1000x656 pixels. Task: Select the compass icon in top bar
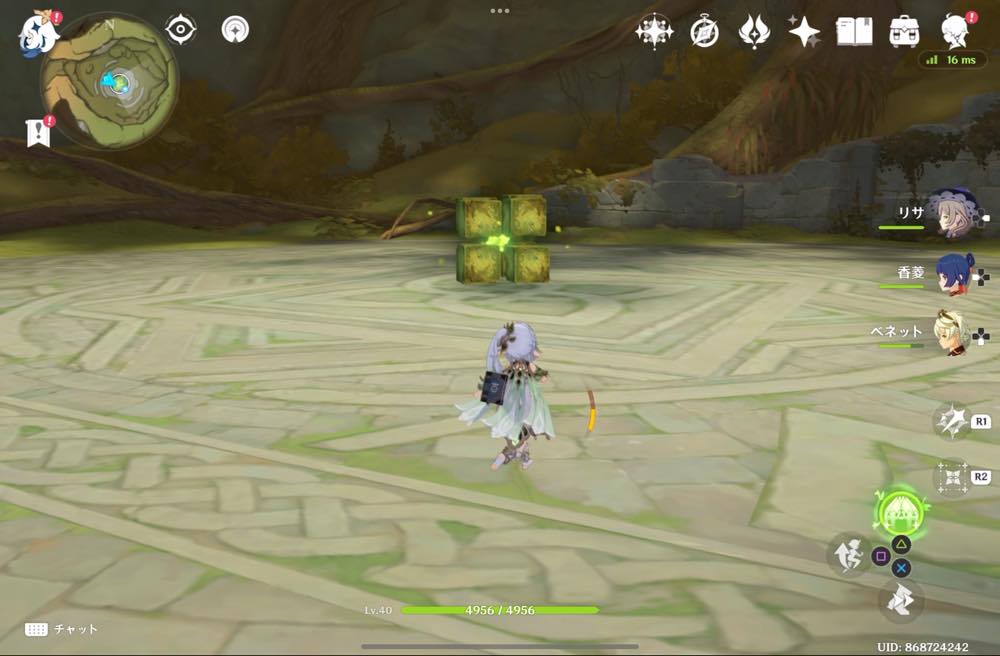click(x=704, y=32)
